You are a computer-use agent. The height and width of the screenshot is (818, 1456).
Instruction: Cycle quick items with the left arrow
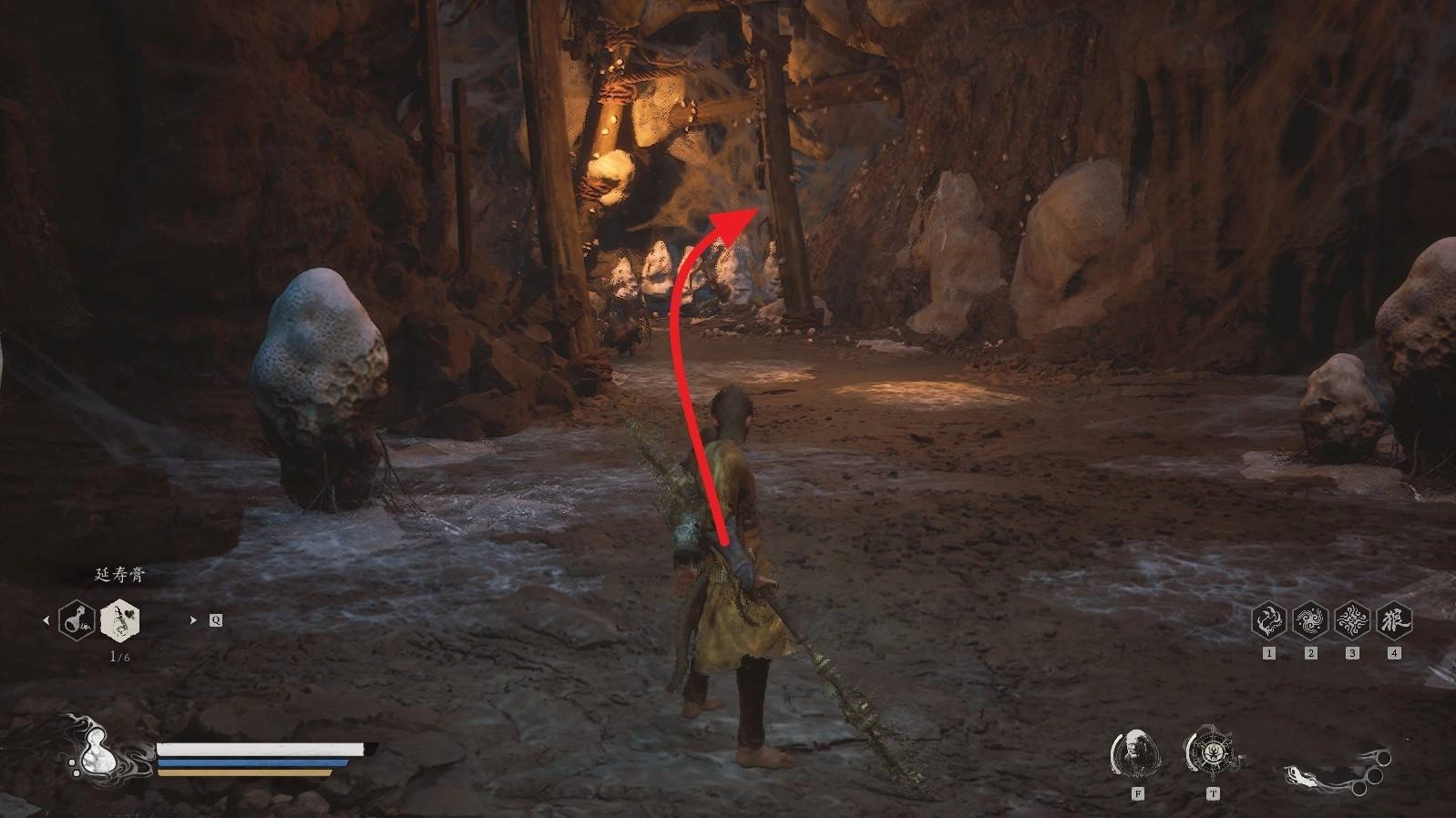46,620
